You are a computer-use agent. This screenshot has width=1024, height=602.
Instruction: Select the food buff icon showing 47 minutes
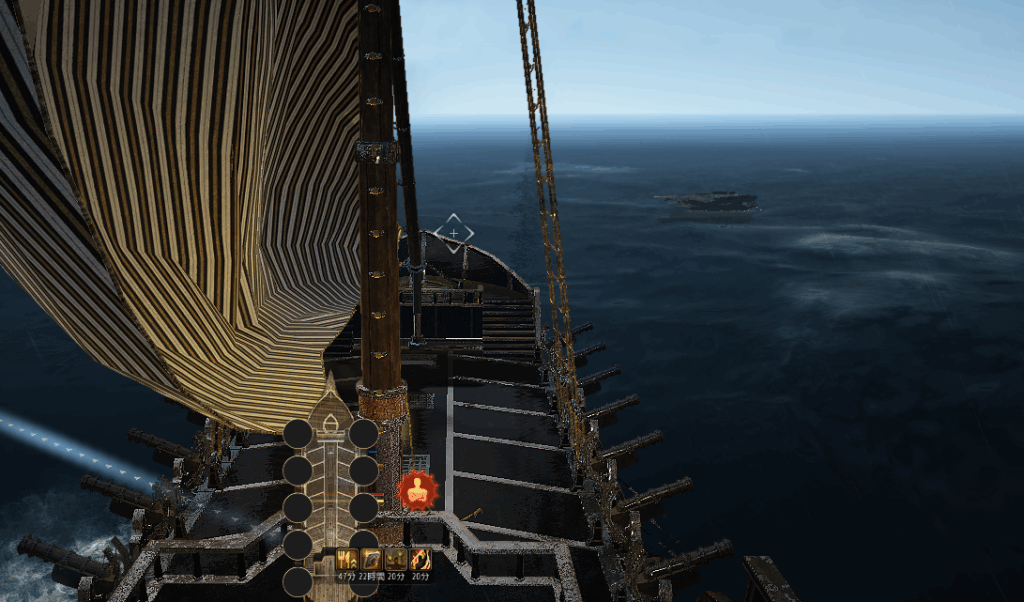(347, 560)
